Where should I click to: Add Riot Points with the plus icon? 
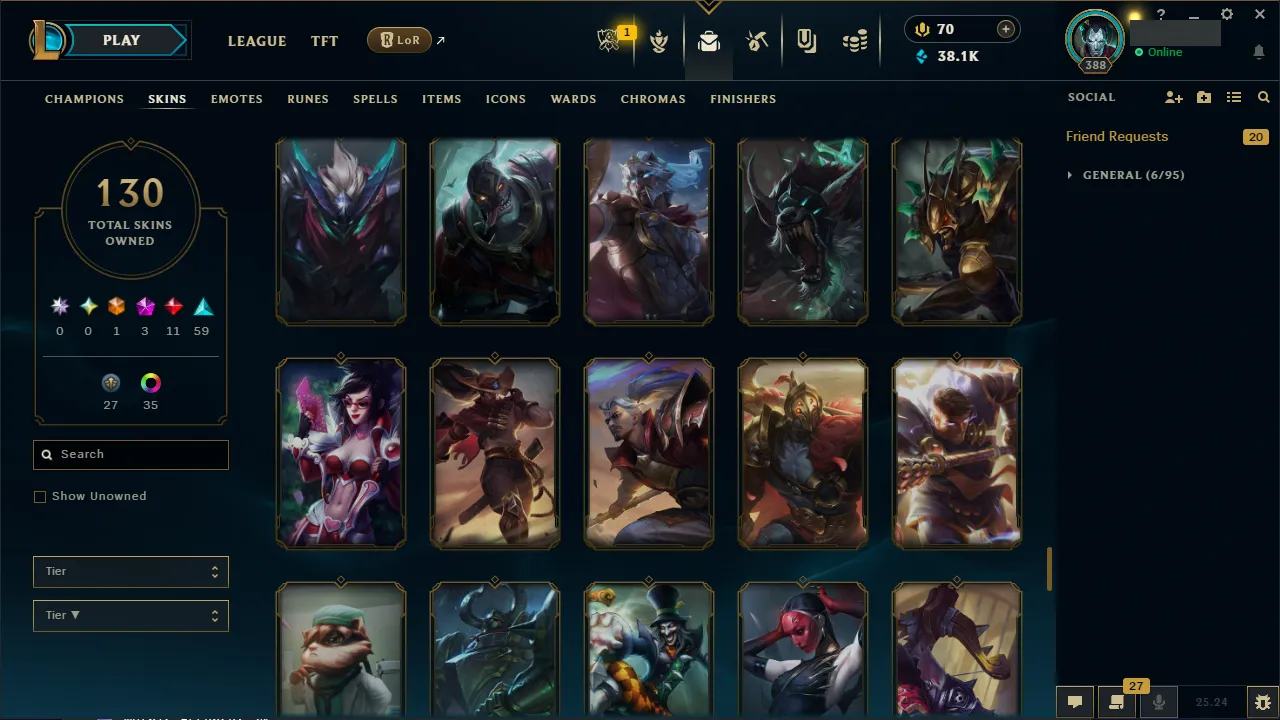(x=1005, y=29)
